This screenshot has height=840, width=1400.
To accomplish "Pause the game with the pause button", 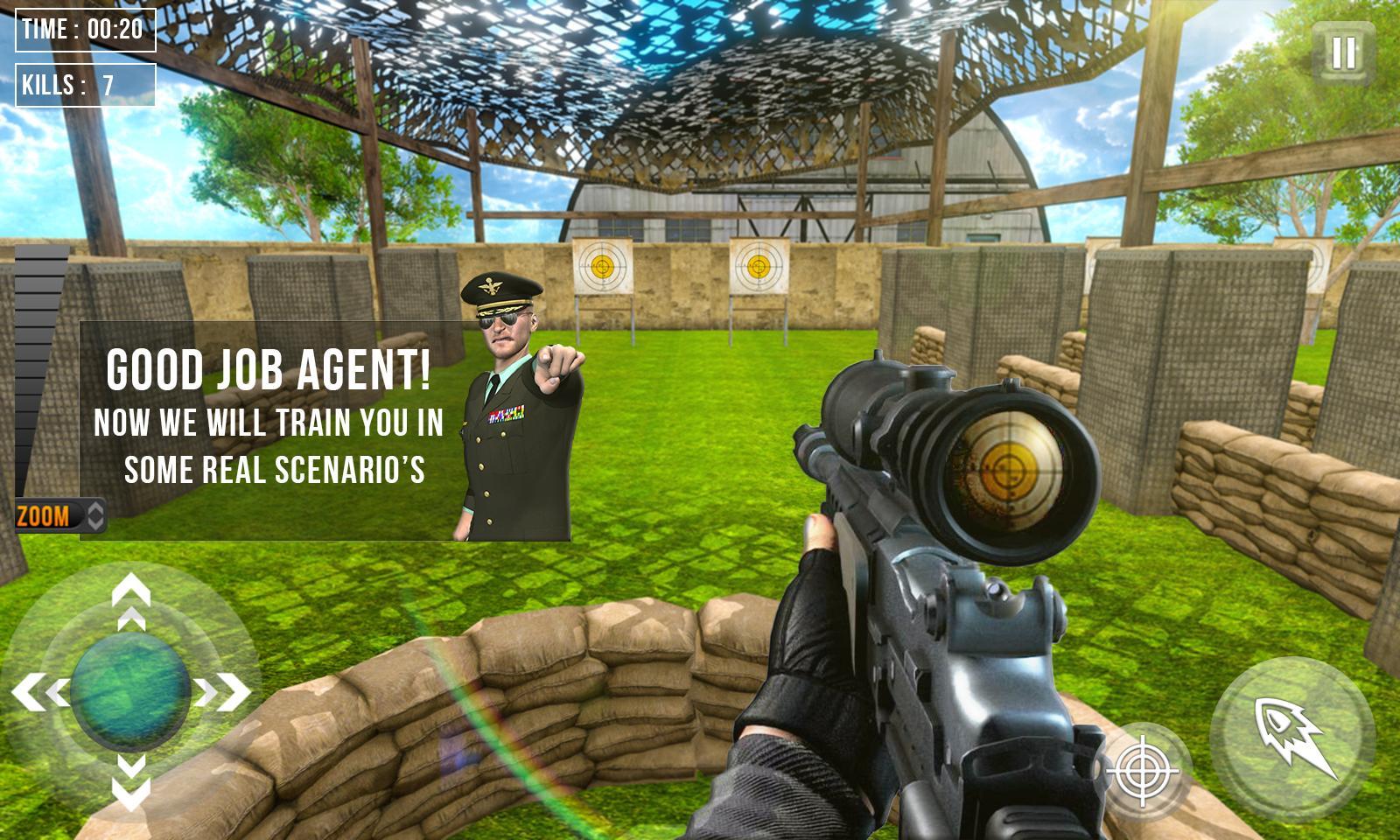I will click(x=1343, y=52).
